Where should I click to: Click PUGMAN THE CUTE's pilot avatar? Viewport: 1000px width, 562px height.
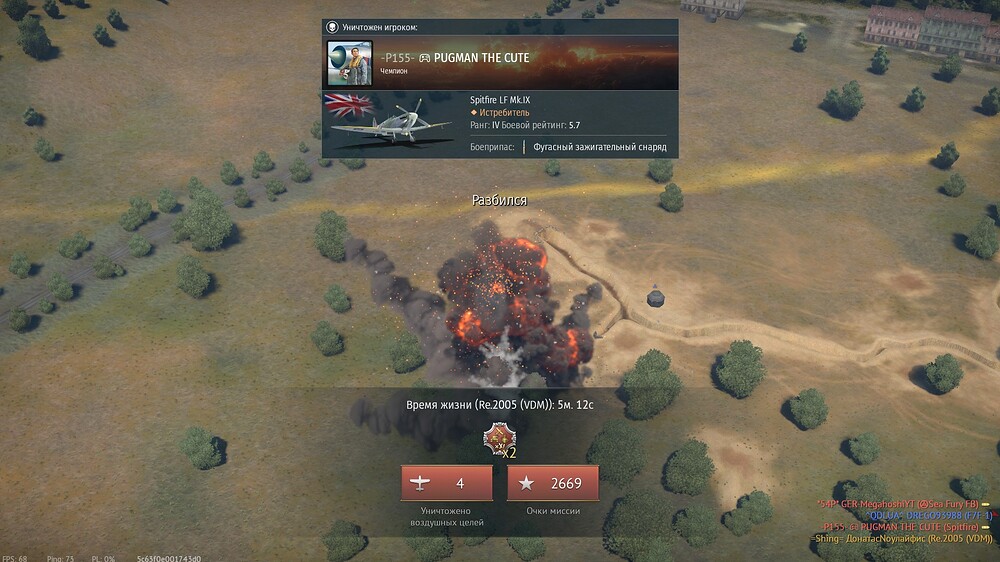[x=350, y=63]
